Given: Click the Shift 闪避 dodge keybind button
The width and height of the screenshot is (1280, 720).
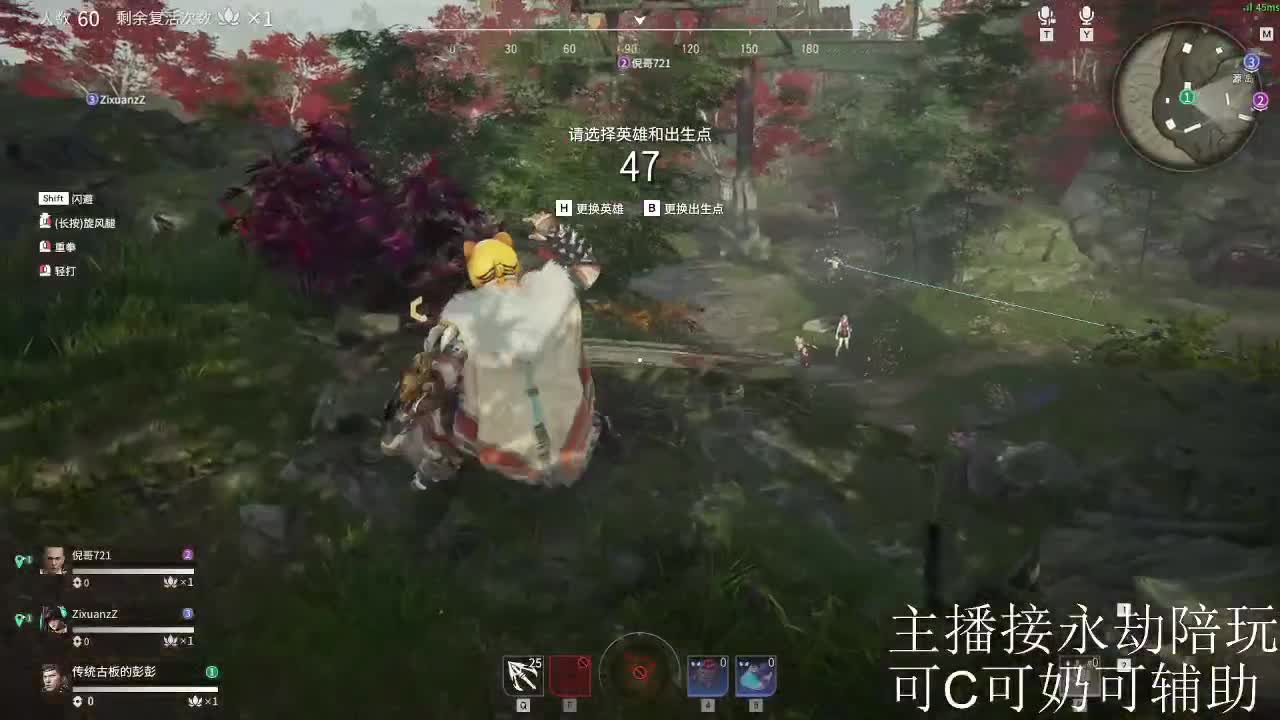Looking at the screenshot, I should coord(54,198).
